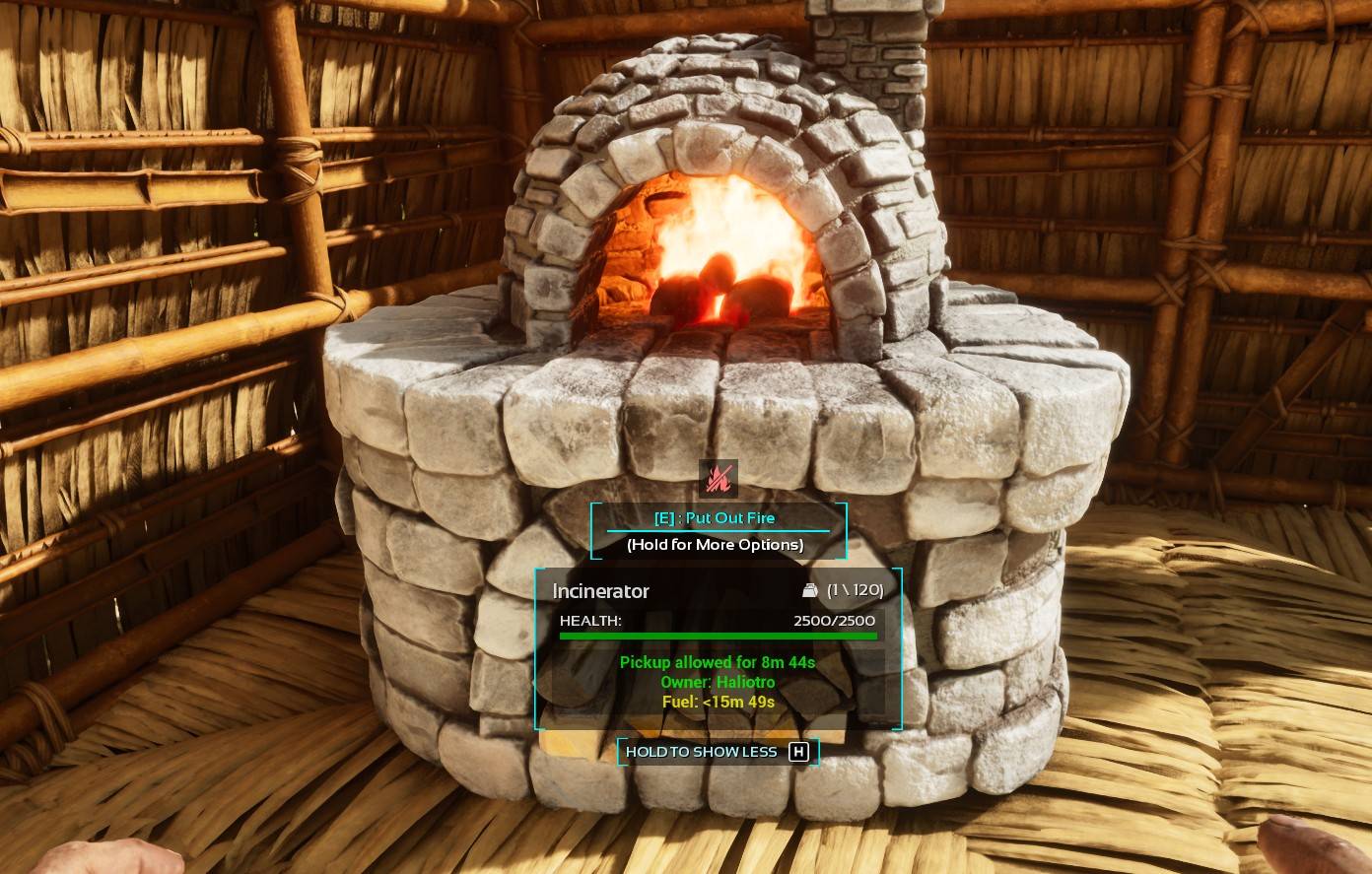
Task: Click the green health progress bar
Action: click(x=717, y=636)
